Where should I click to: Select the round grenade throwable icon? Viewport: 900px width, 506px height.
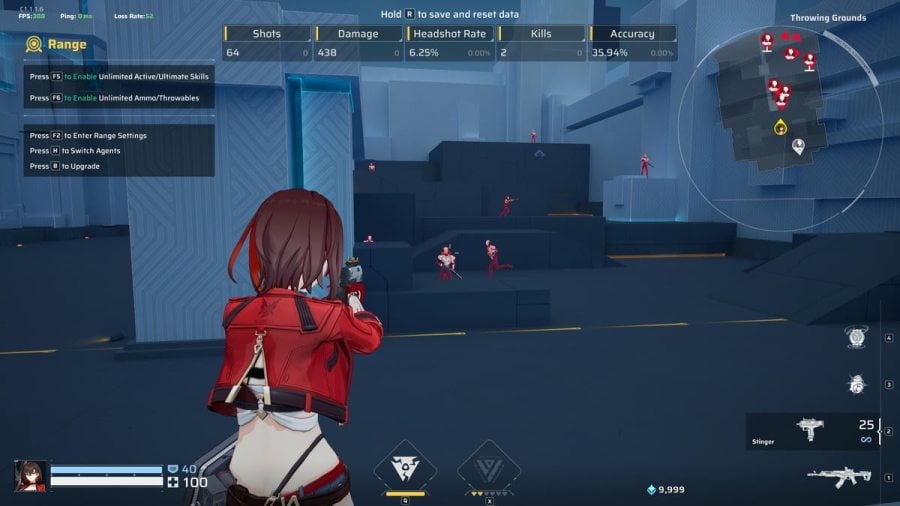[x=856, y=384]
